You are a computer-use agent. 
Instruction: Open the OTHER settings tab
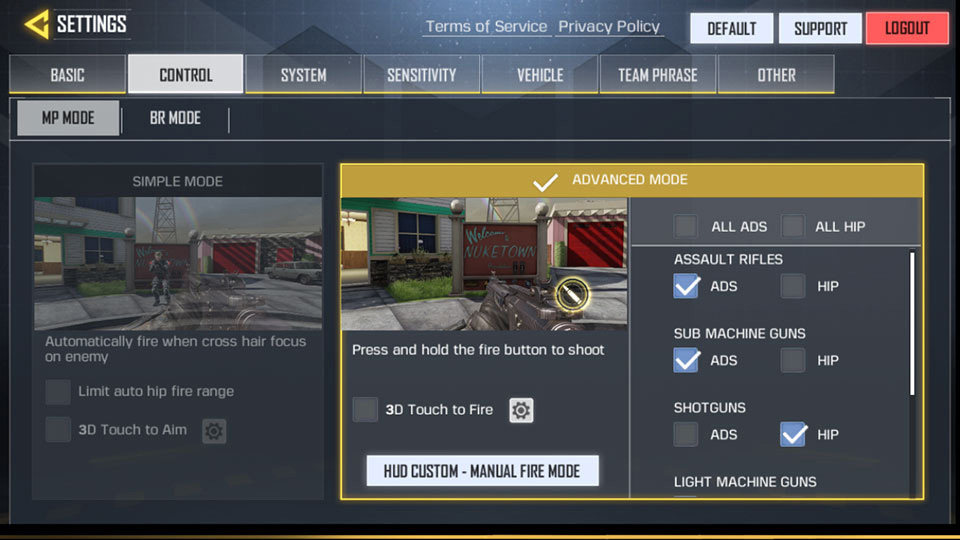(776, 75)
